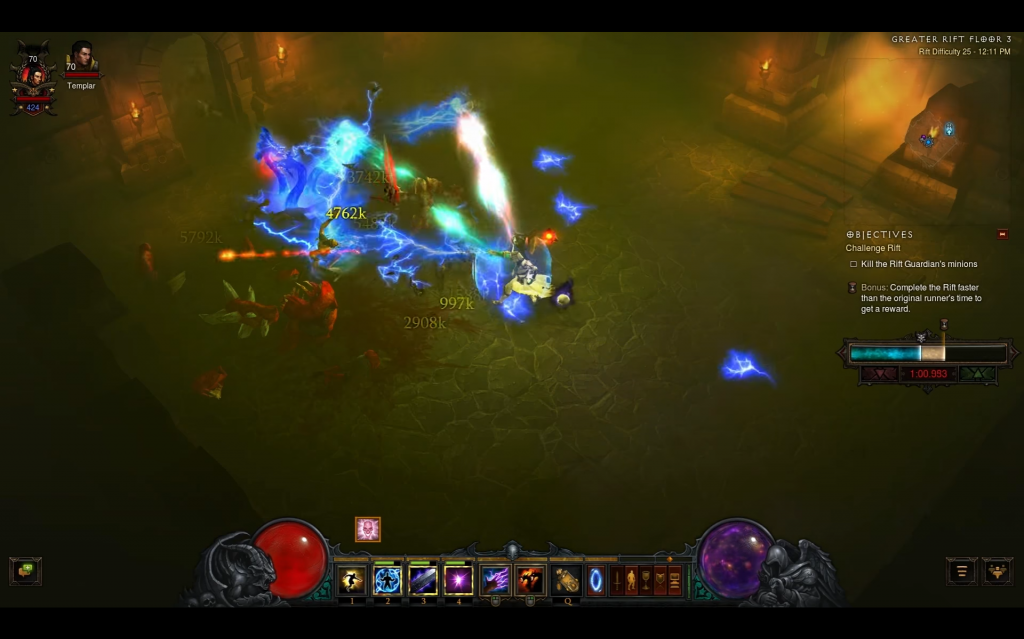Open the goblet paragon menu button

(646, 580)
